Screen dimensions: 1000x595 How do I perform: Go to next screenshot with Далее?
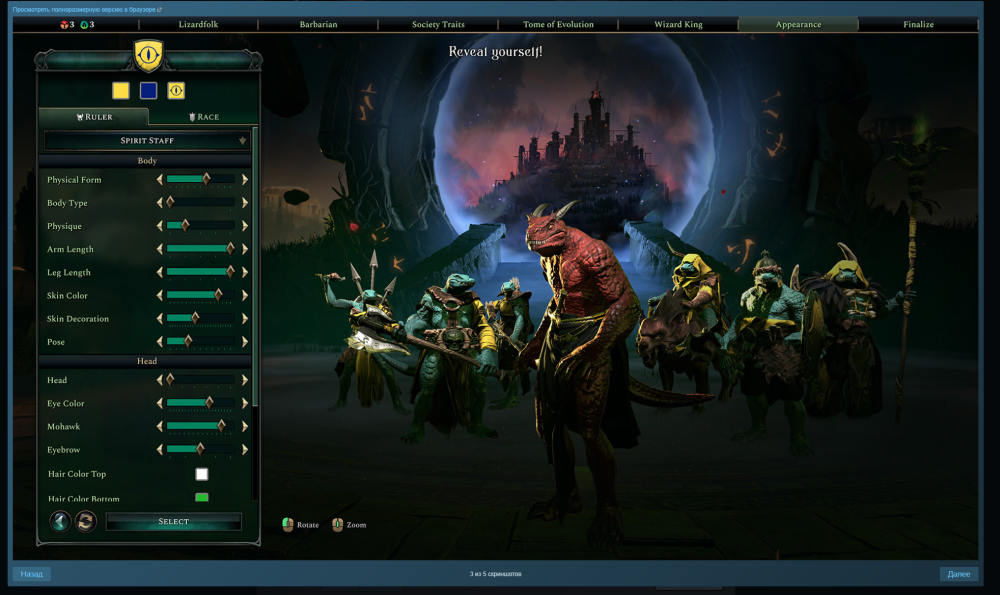[x=958, y=574]
